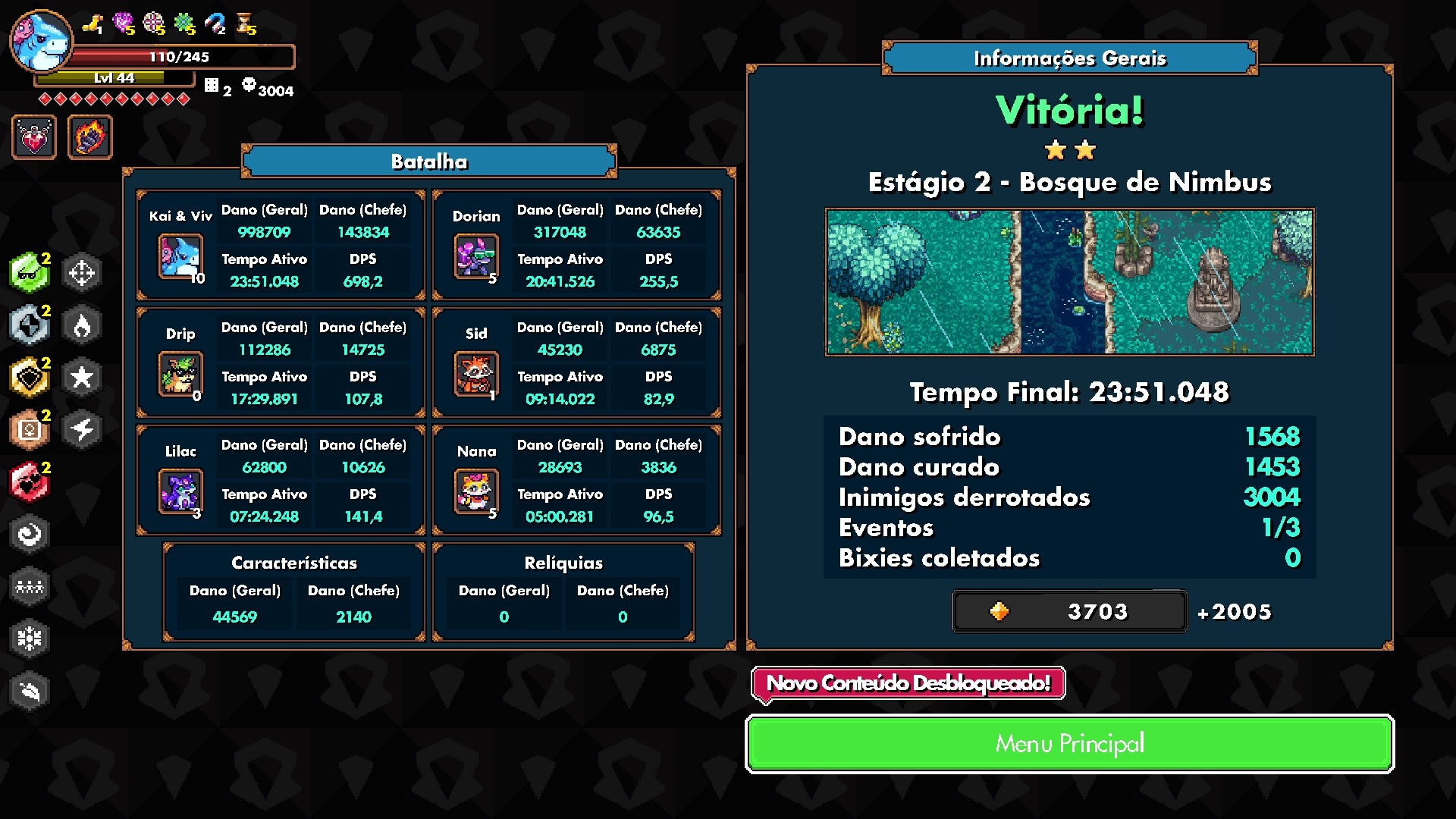Inspect the magnet upgrade icon
1456x819 pixels.
[x=215, y=24]
